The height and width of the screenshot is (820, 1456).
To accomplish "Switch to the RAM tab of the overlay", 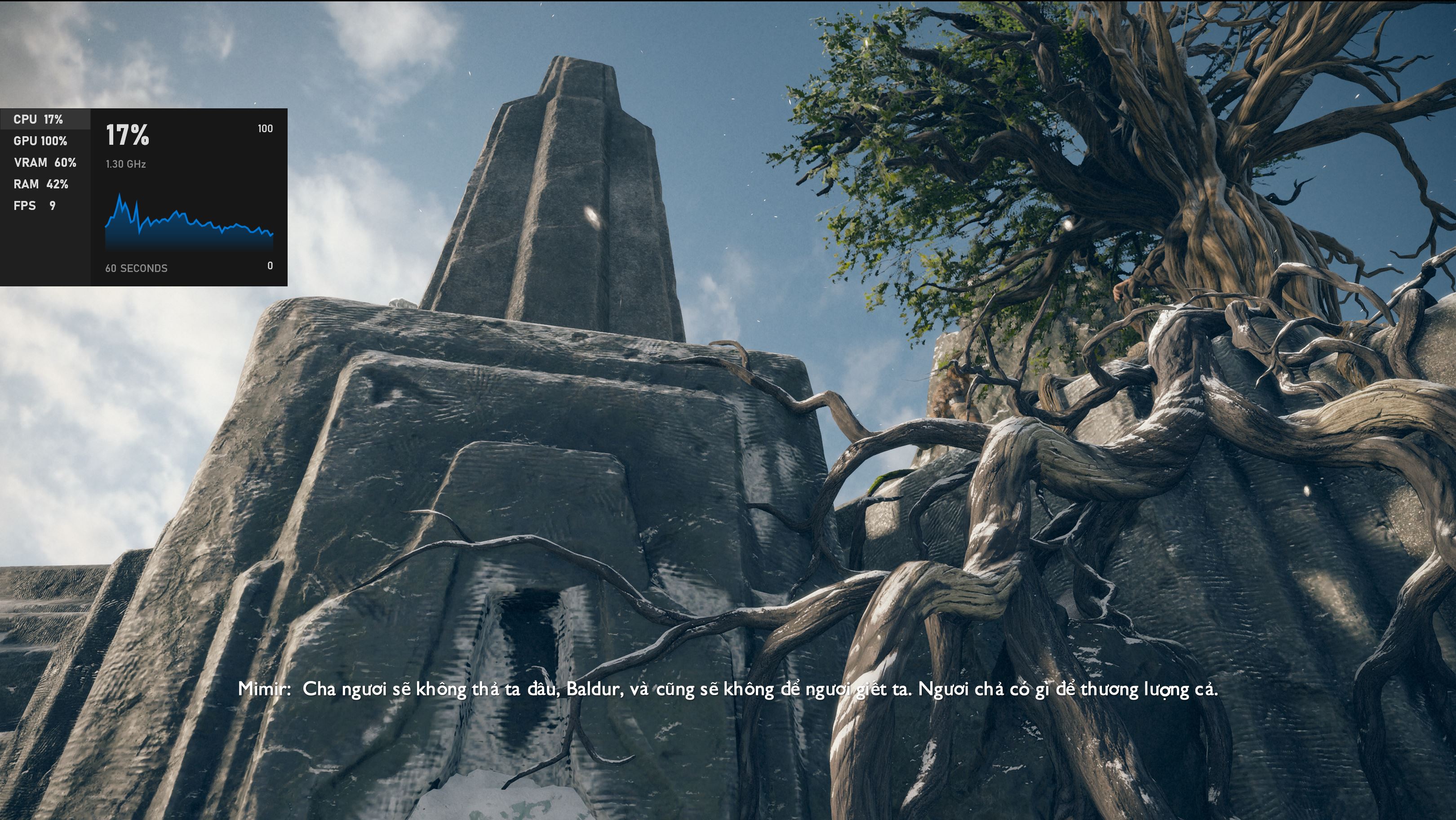I will [x=42, y=184].
